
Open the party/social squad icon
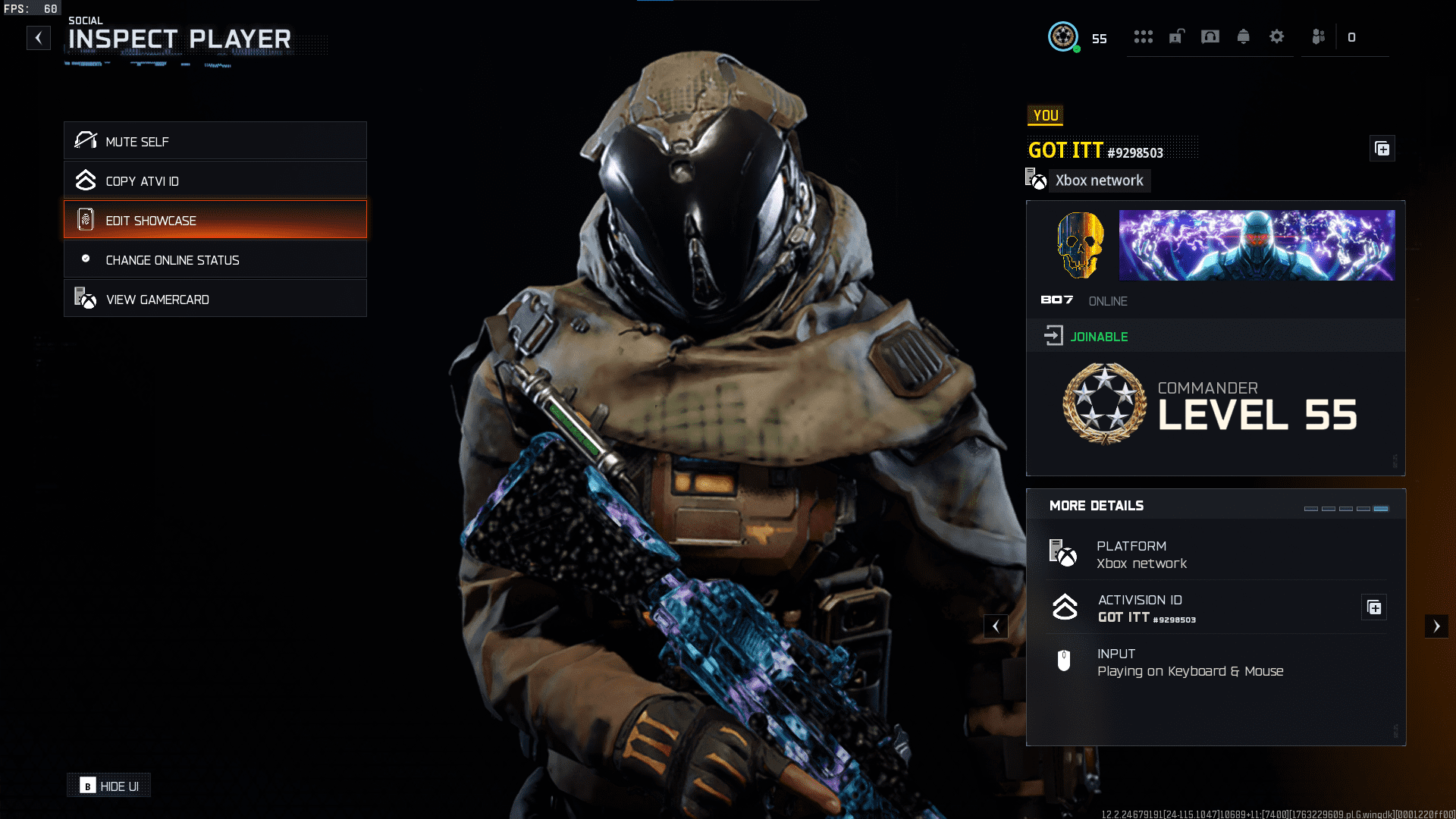click(1318, 36)
